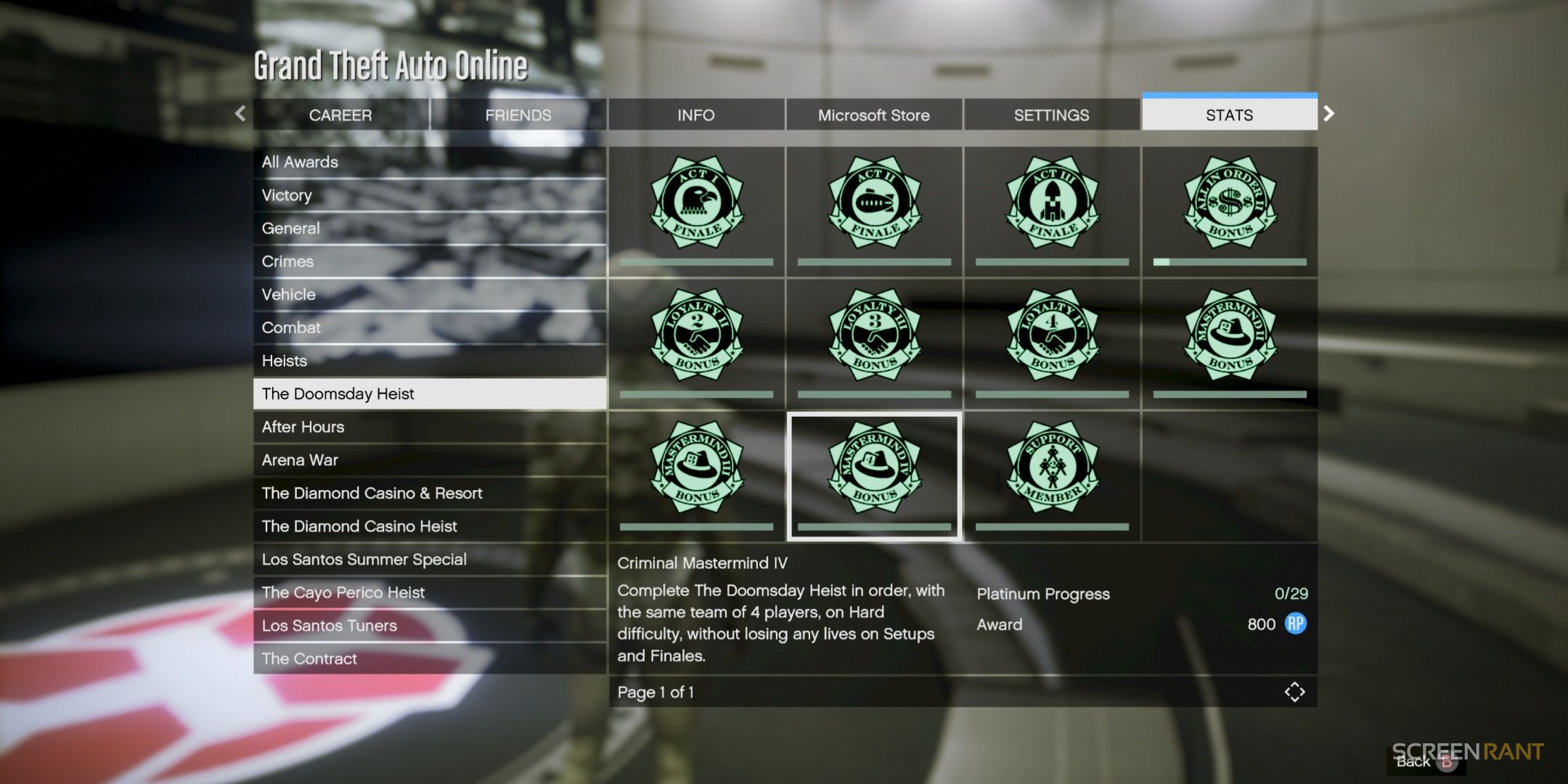Open the Victory awards list

point(429,195)
